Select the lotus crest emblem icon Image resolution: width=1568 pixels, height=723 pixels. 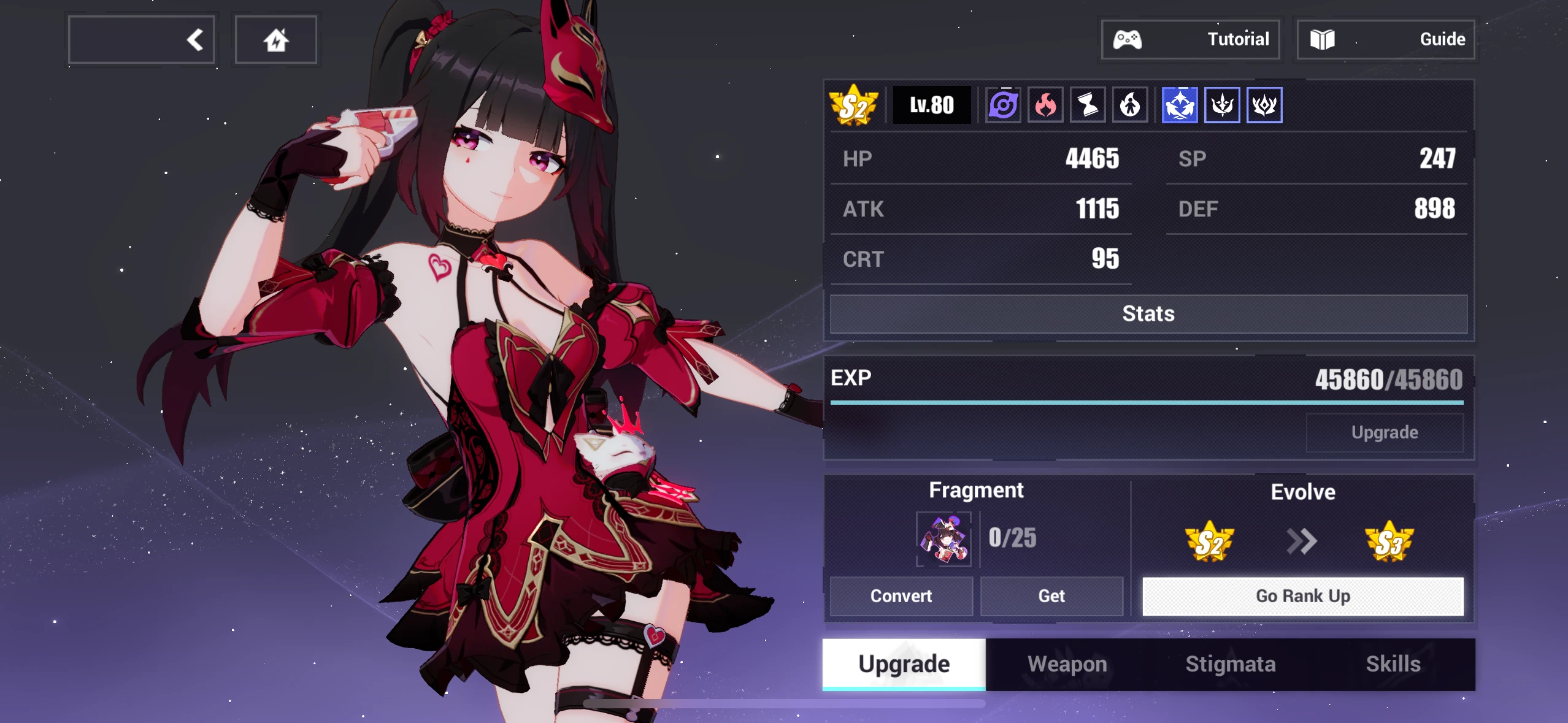tap(1264, 104)
